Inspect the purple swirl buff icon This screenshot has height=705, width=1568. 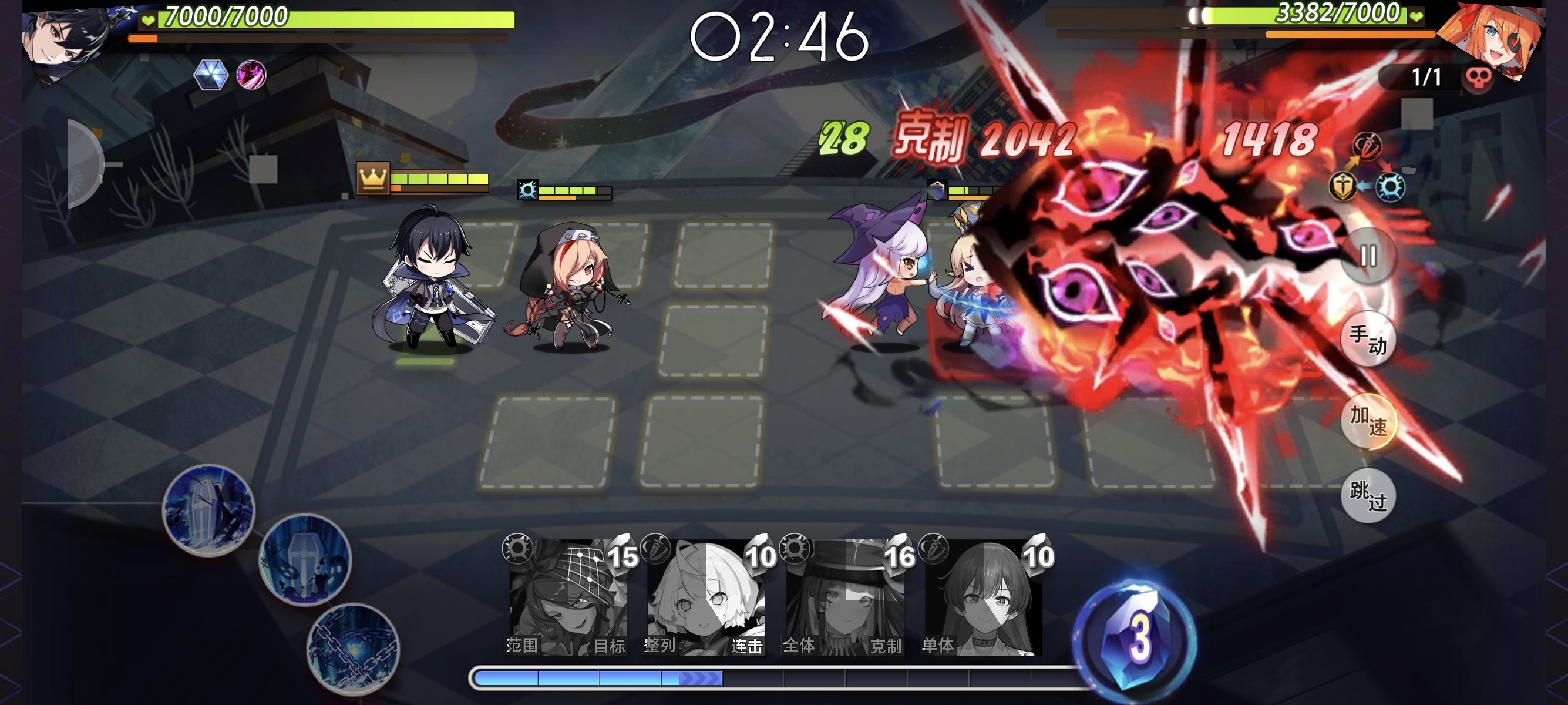pyautogui.click(x=251, y=75)
